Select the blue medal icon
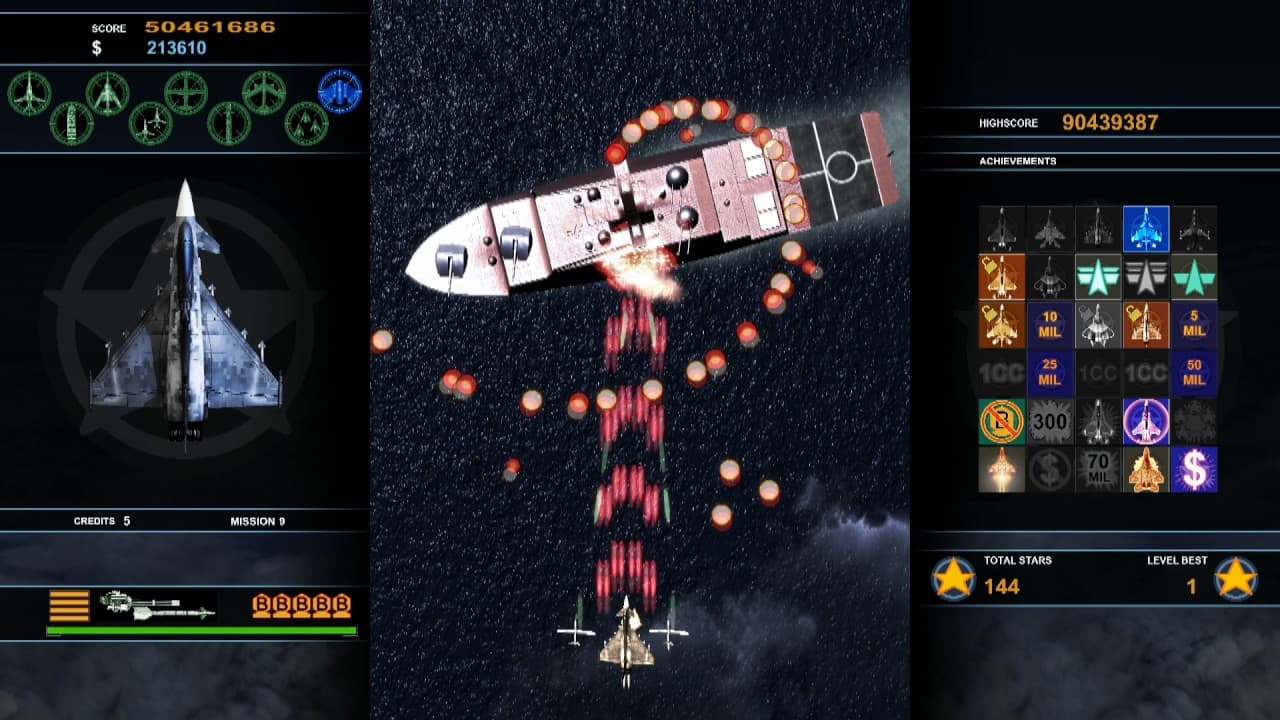1280x720 pixels. pos(339,91)
